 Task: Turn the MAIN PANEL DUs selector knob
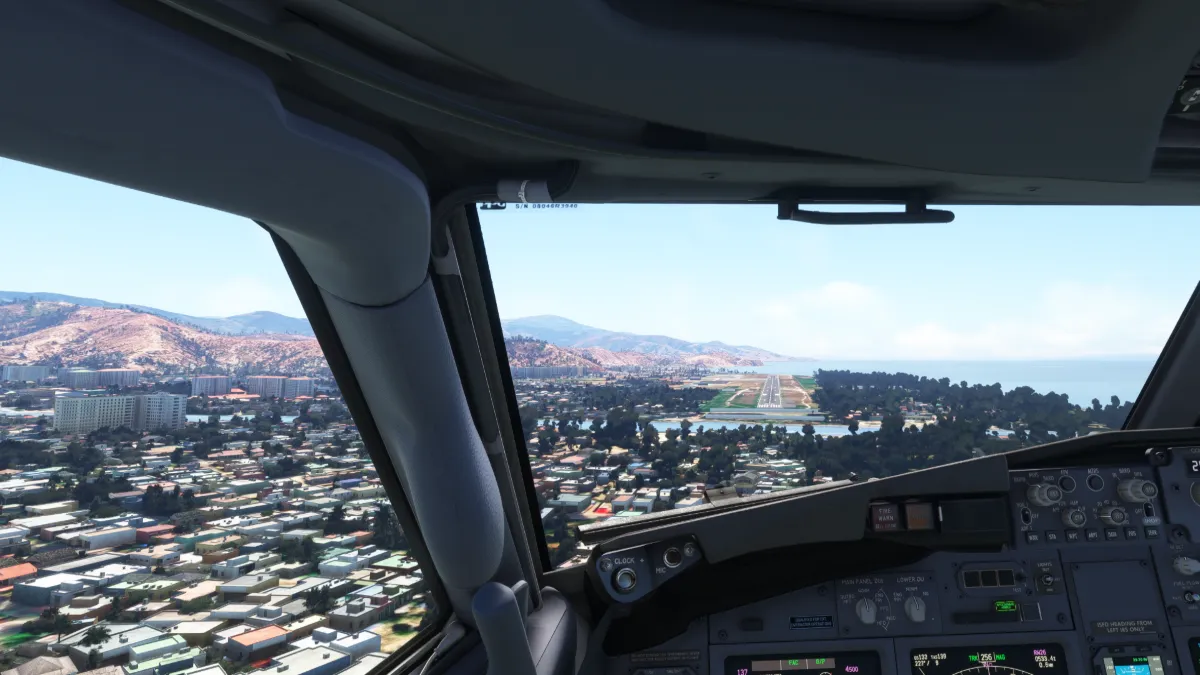pos(866,609)
